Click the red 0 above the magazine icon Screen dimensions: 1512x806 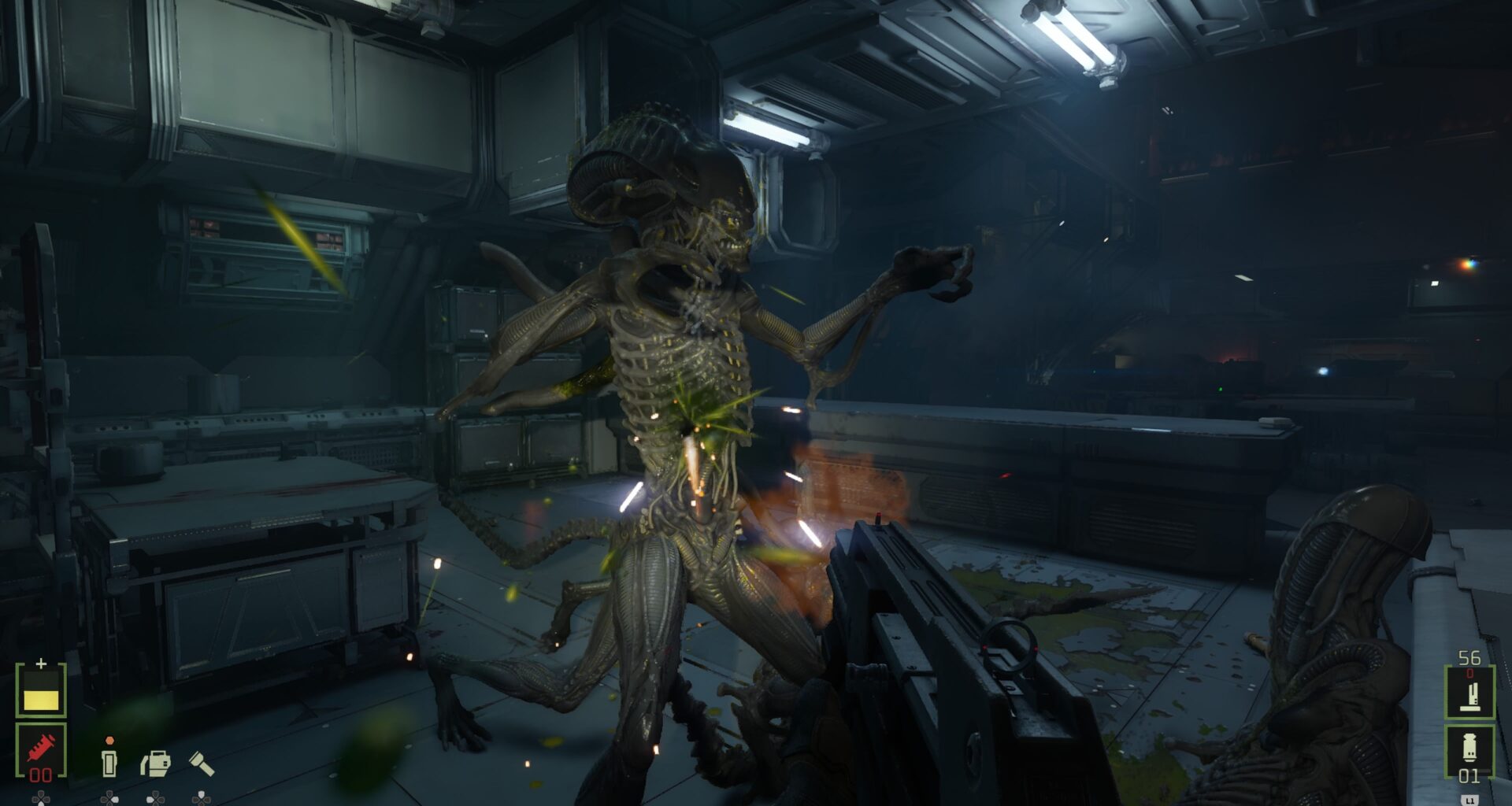coord(1470,673)
